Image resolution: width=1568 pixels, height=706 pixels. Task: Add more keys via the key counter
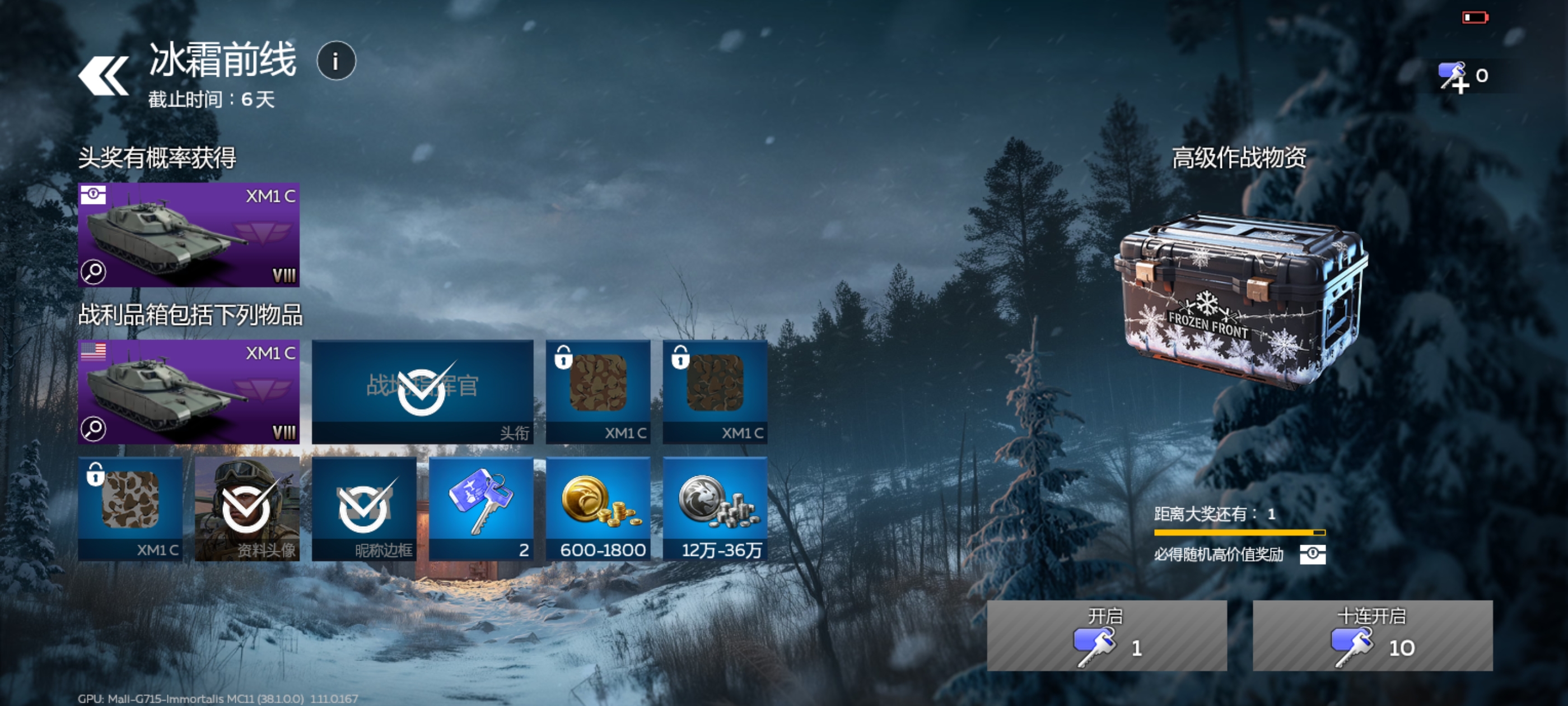point(1460,77)
